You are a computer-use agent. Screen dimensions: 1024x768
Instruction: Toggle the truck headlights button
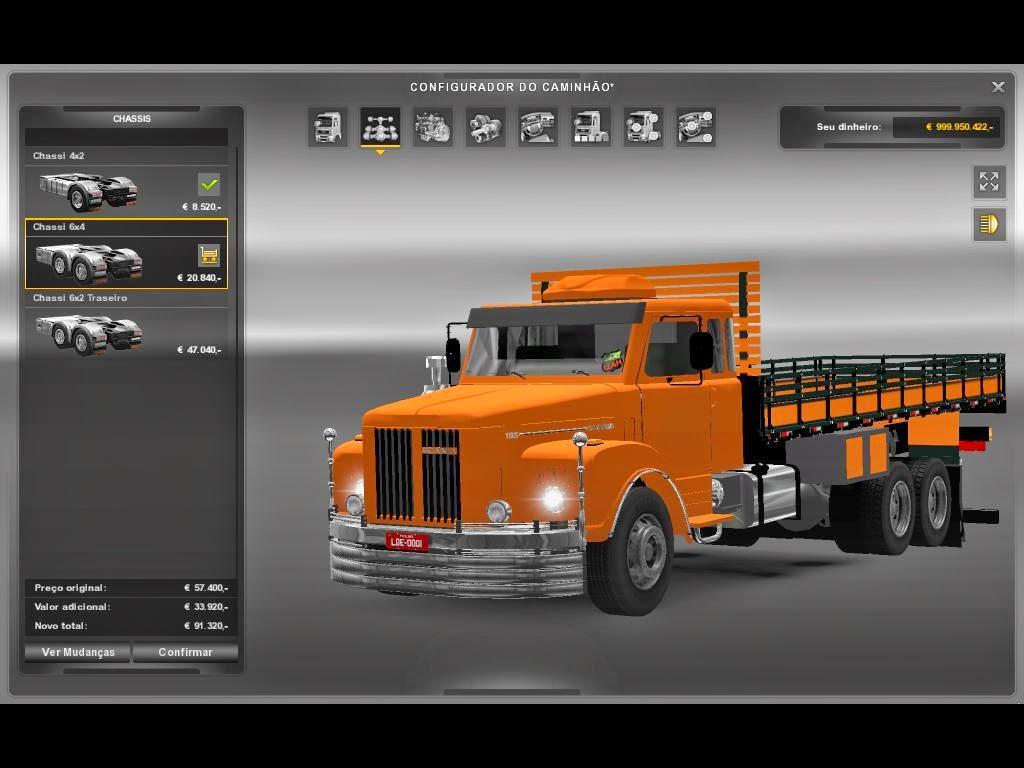click(989, 224)
